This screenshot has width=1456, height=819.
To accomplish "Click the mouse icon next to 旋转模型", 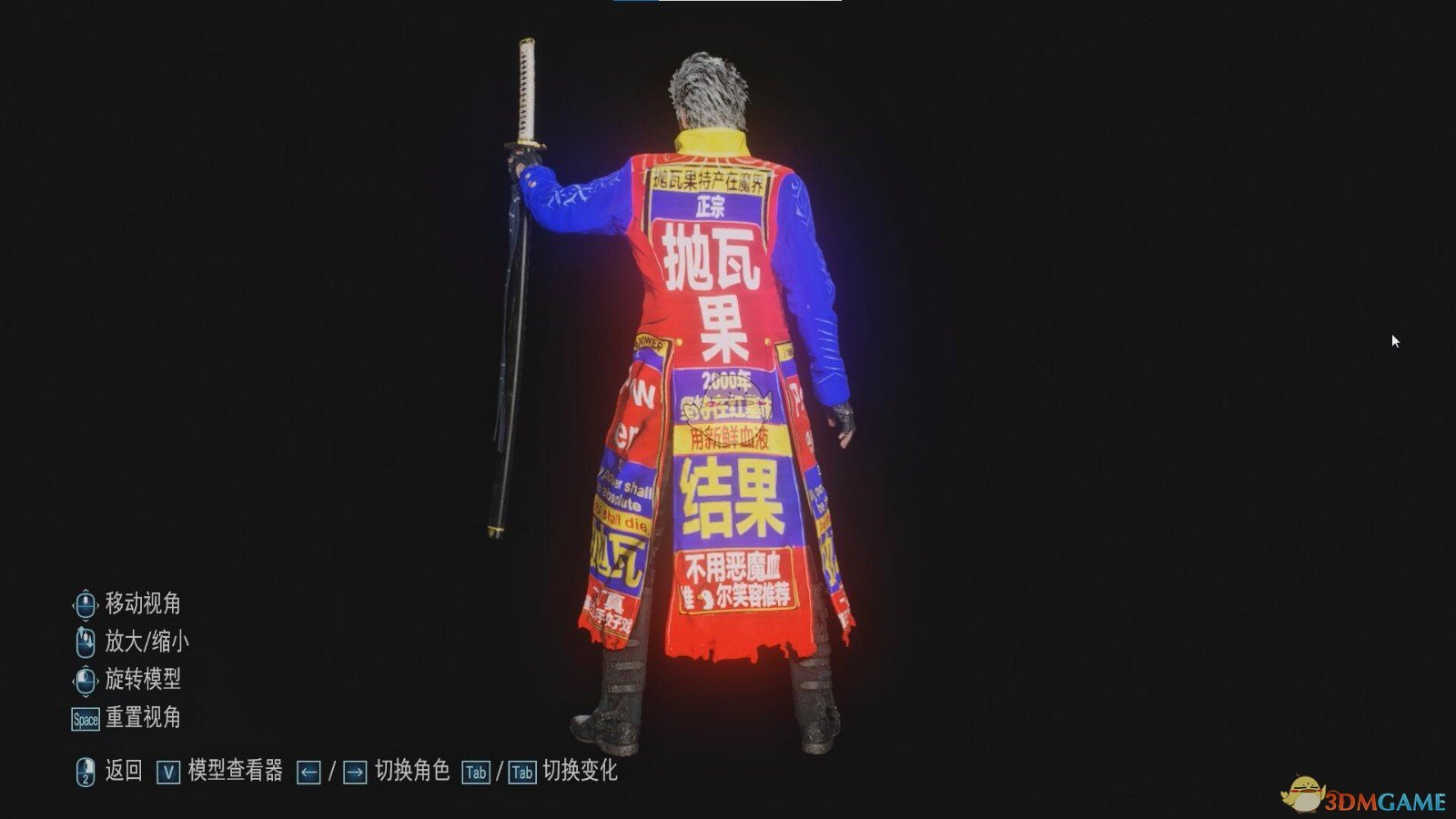I will (85, 678).
